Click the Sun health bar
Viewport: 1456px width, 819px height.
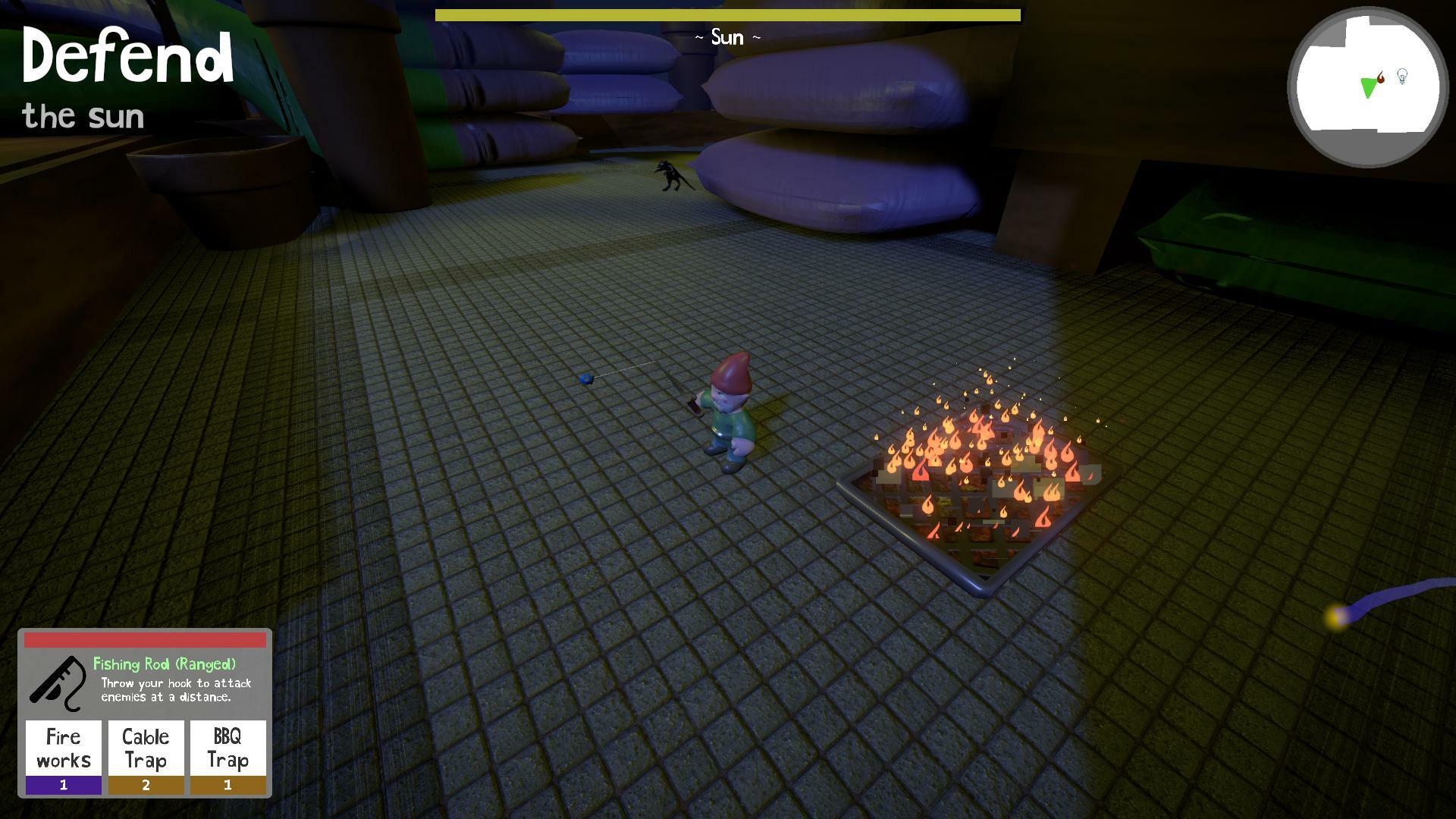[x=728, y=13]
